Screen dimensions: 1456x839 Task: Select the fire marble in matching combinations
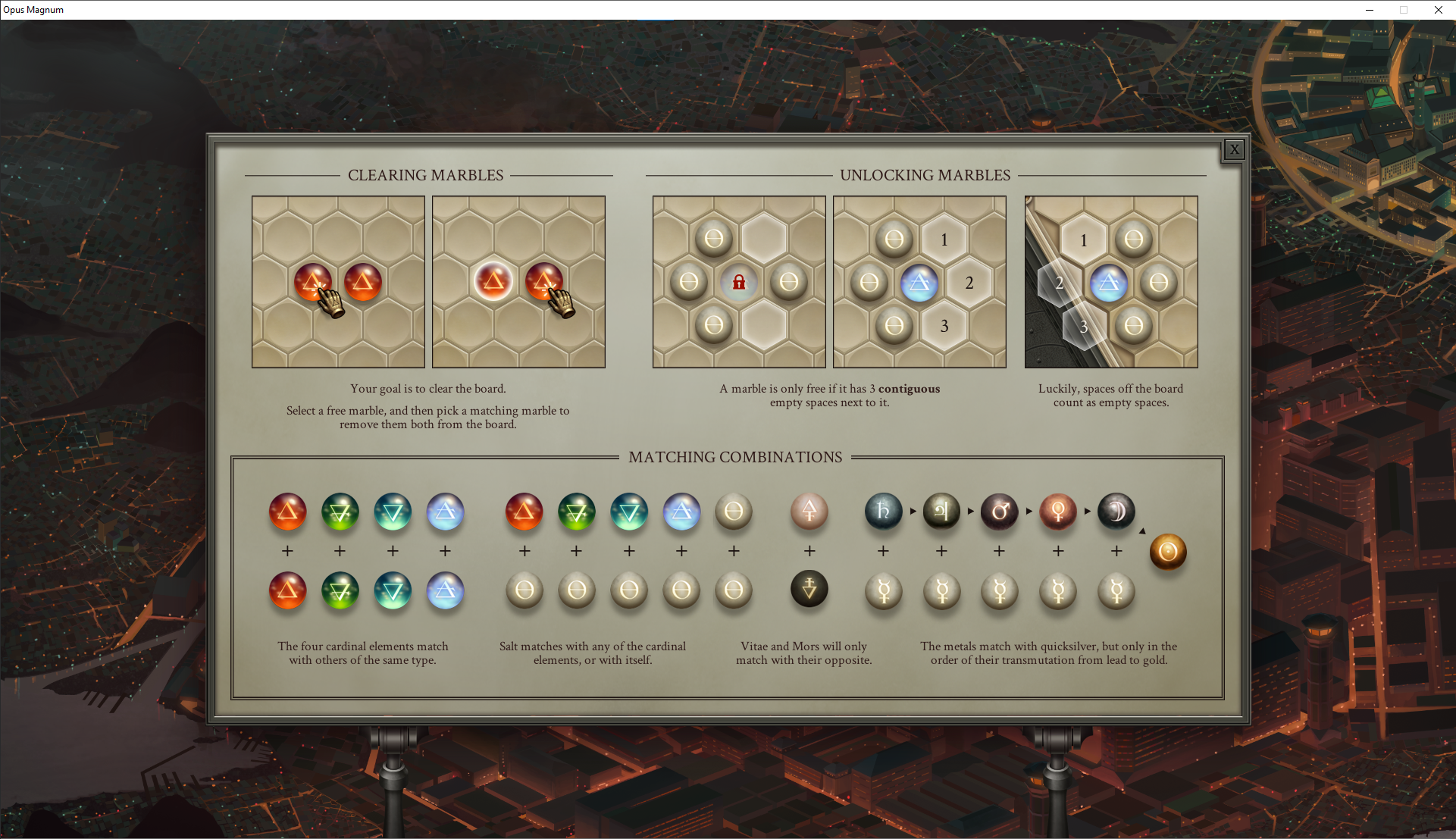pyautogui.click(x=287, y=512)
